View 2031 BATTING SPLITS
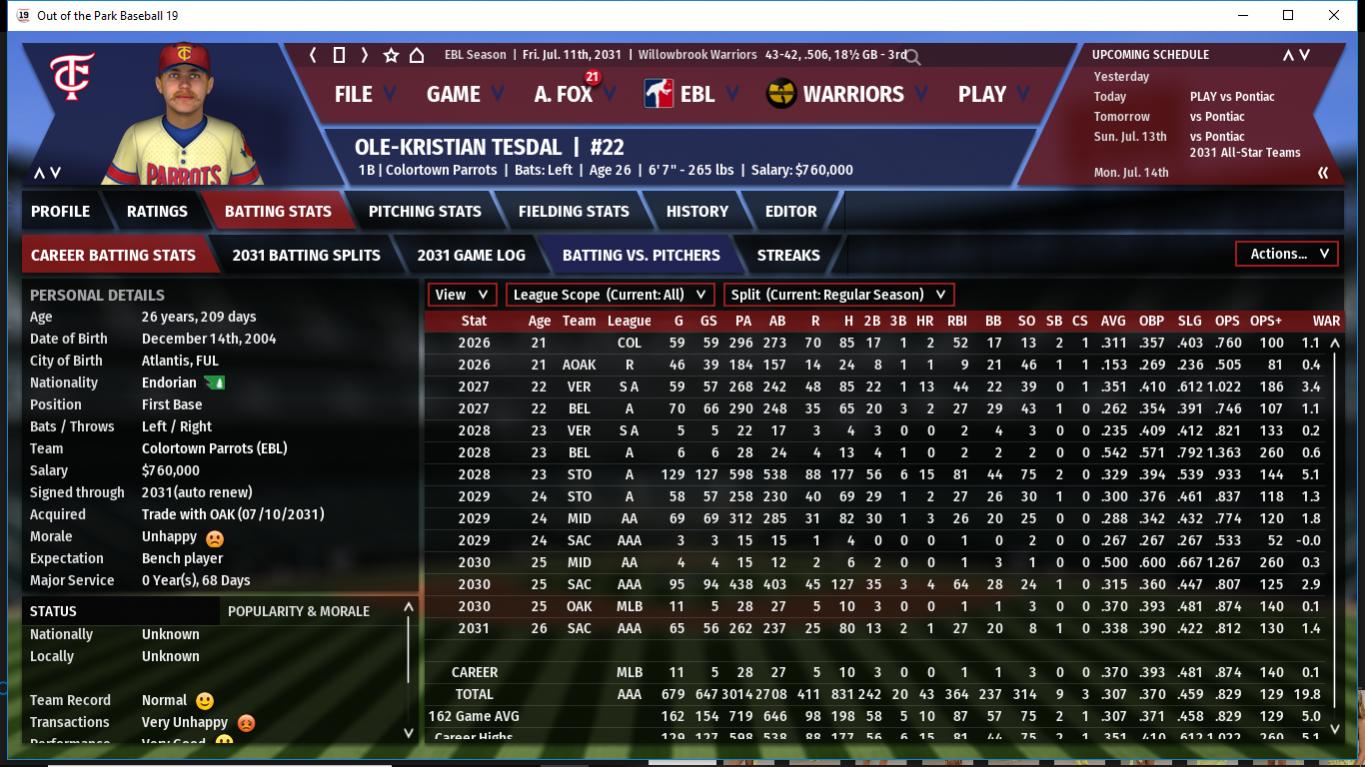 tap(306, 255)
